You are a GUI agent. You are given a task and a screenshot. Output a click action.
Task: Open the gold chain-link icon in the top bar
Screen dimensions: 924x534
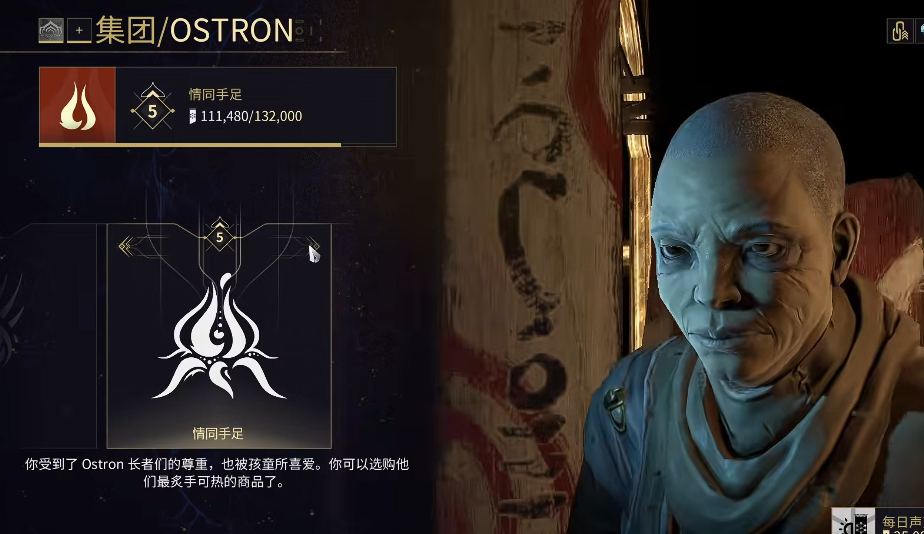pos(897,31)
